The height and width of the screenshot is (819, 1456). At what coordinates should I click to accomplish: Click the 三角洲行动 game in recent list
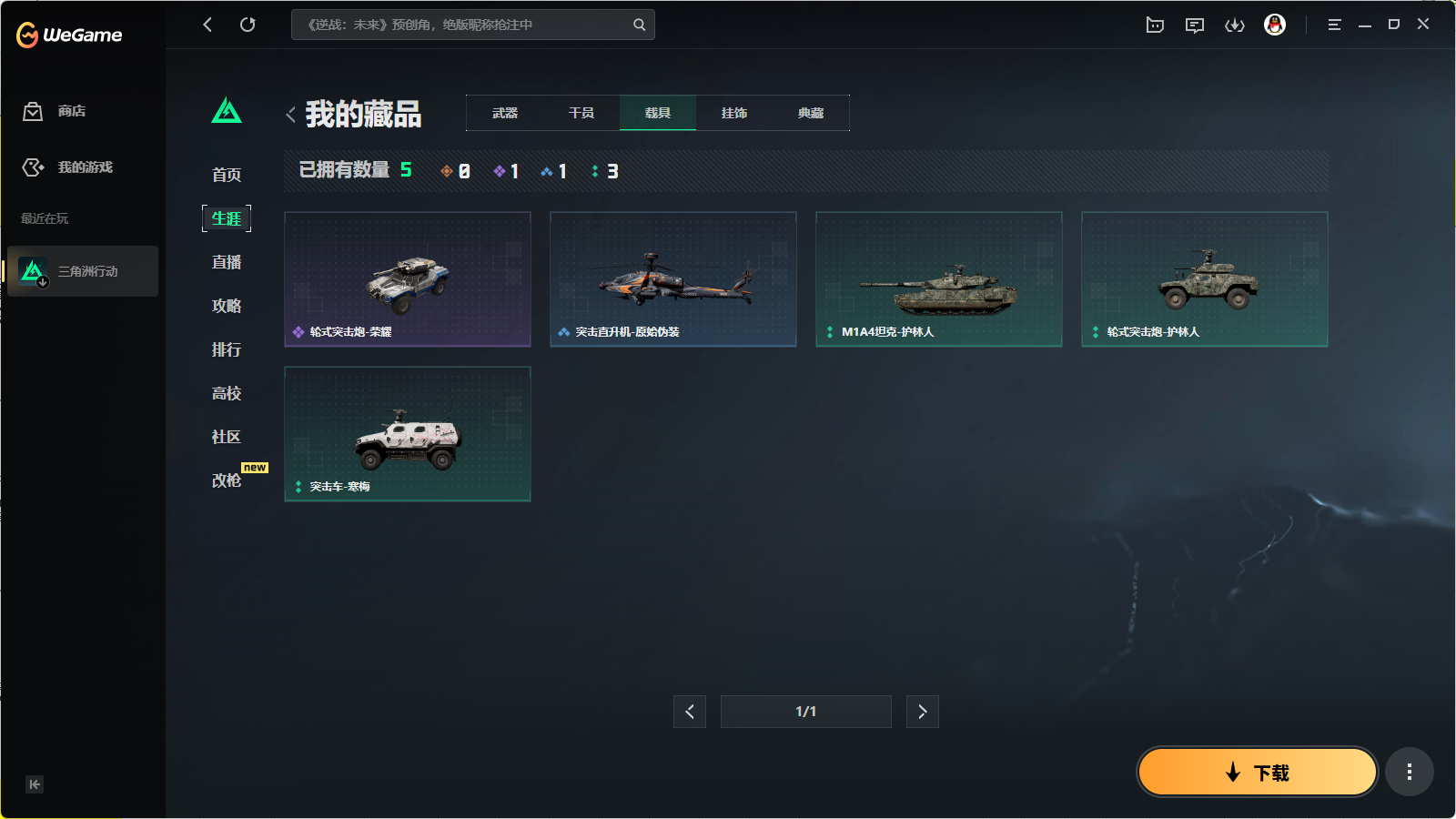pyautogui.click(x=82, y=270)
